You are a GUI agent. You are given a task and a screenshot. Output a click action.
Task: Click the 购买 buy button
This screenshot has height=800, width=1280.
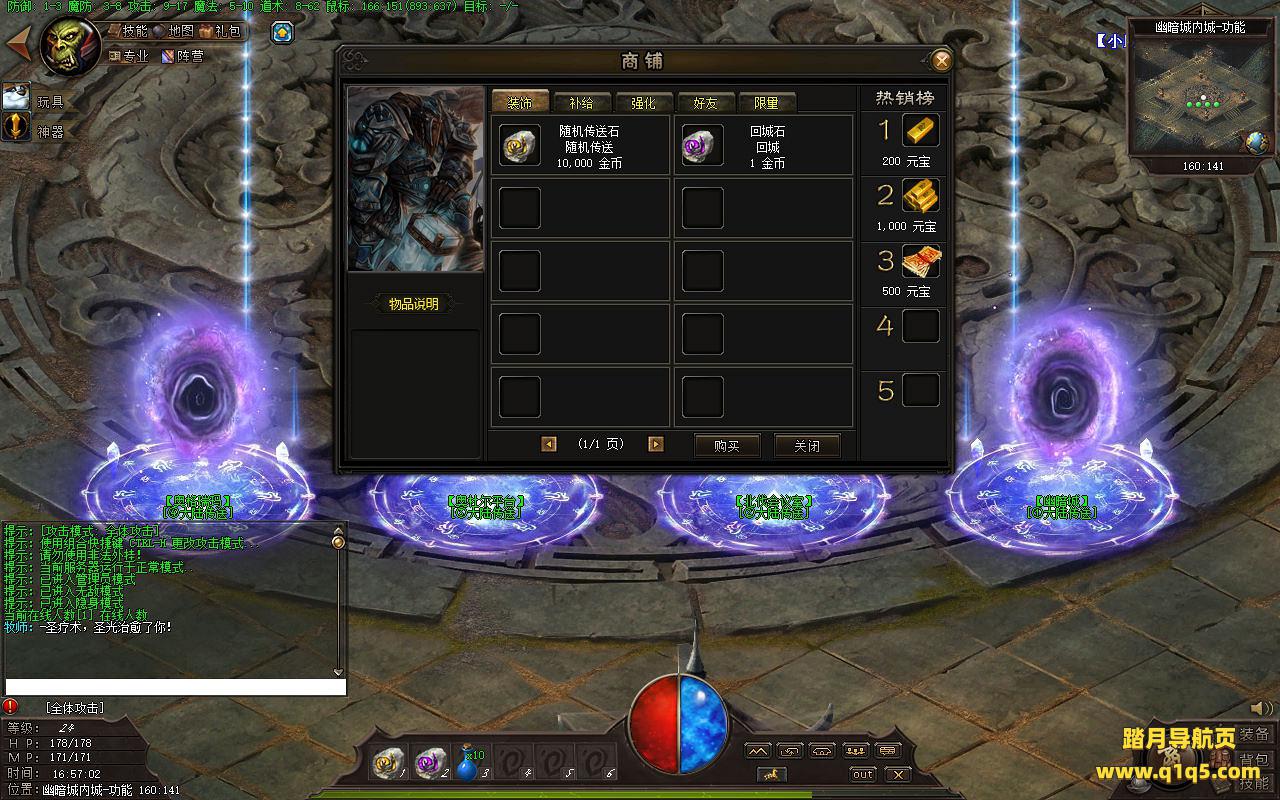point(727,446)
